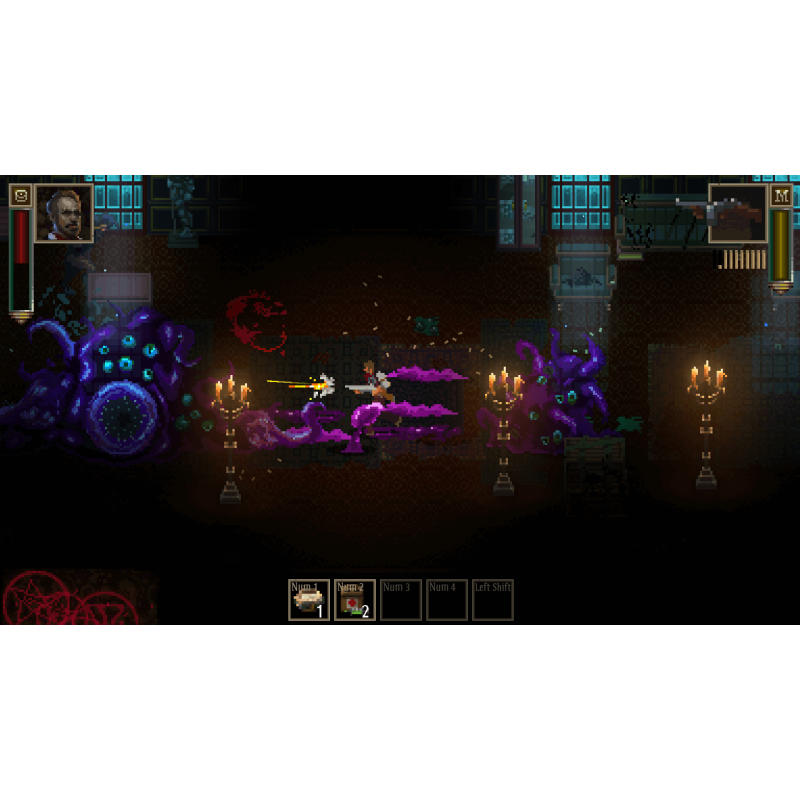Viewport: 800px width, 800px height.
Task: Select the equipped rifle weapon panel
Action: tap(738, 214)
